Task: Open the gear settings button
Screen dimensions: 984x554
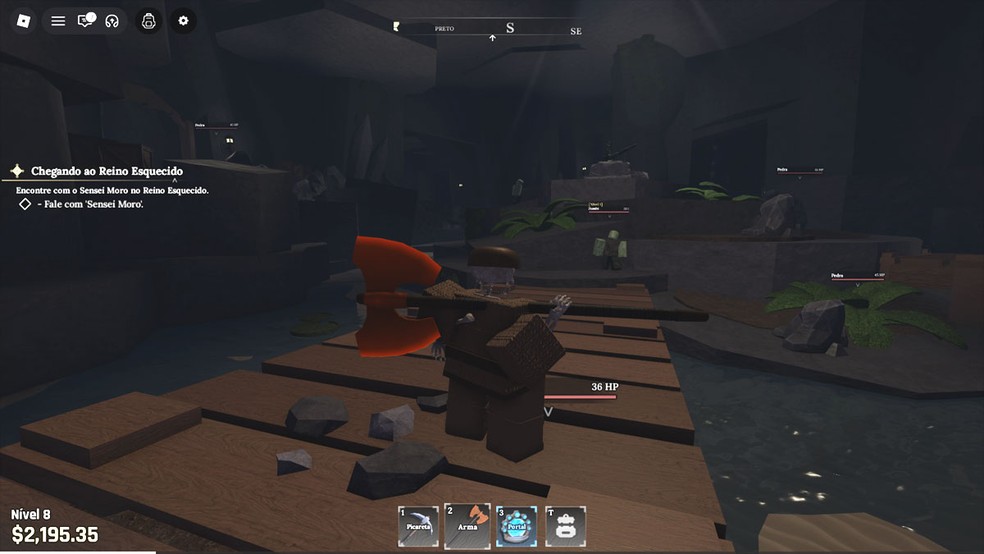Action: tap(183, 20)
